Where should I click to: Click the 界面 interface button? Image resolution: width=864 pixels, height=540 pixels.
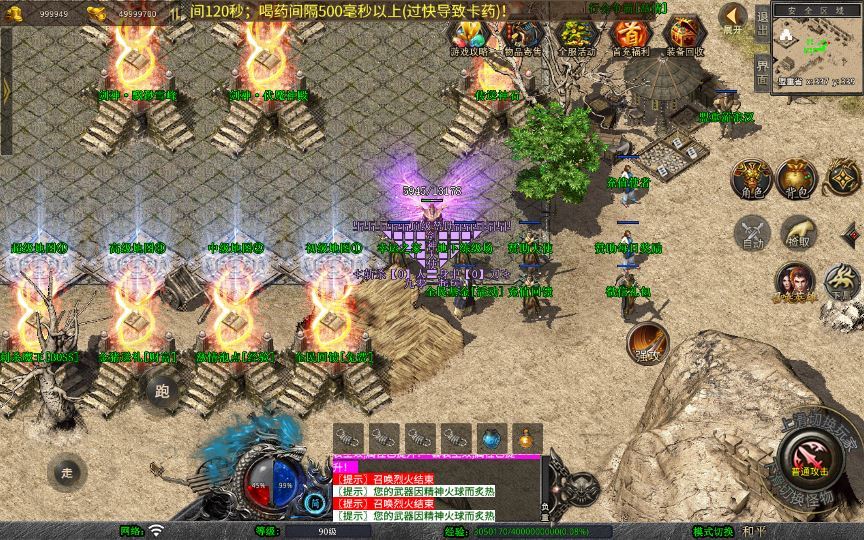click(762, 70)
